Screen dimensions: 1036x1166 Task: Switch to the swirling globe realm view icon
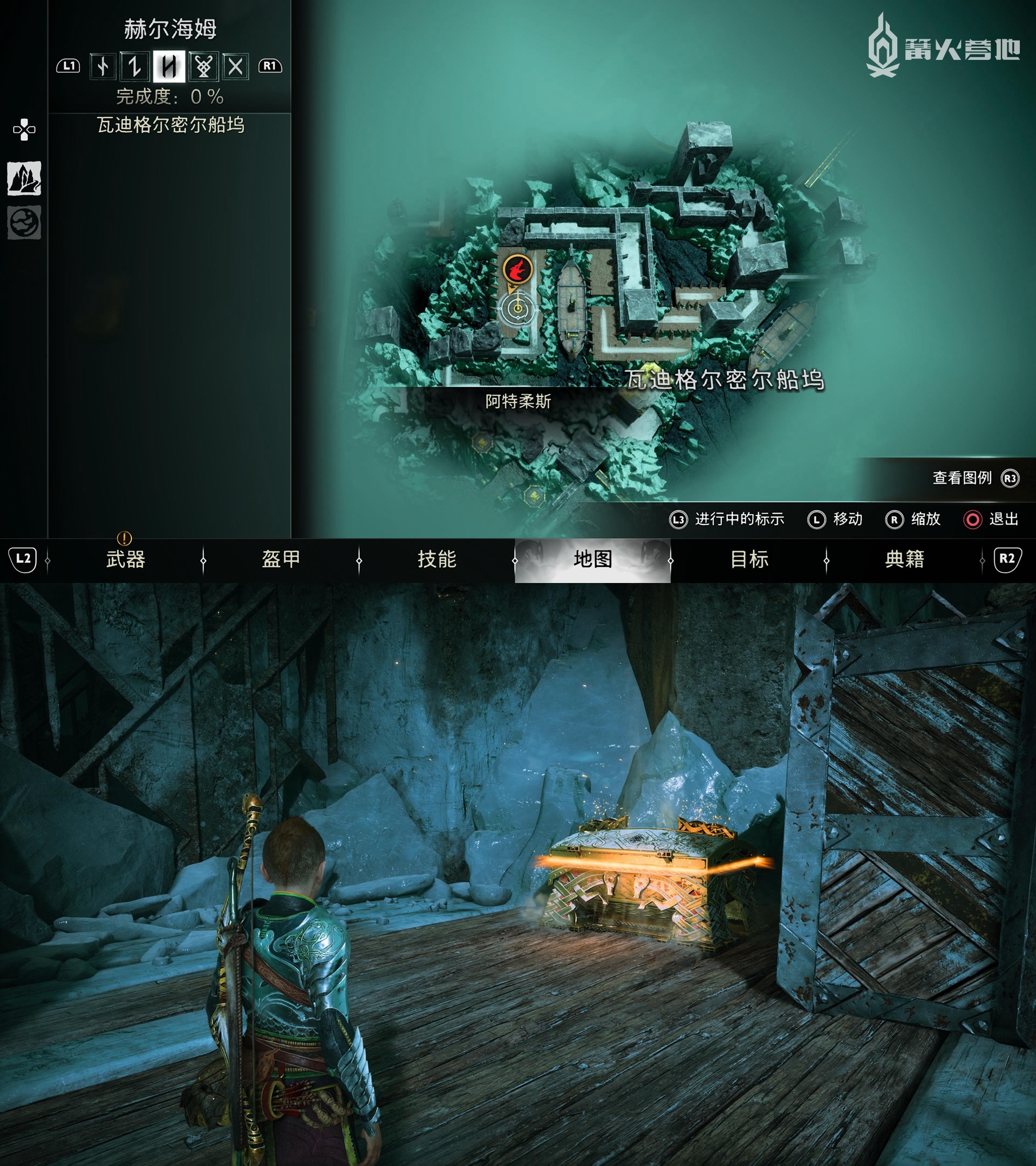(24, 222)
